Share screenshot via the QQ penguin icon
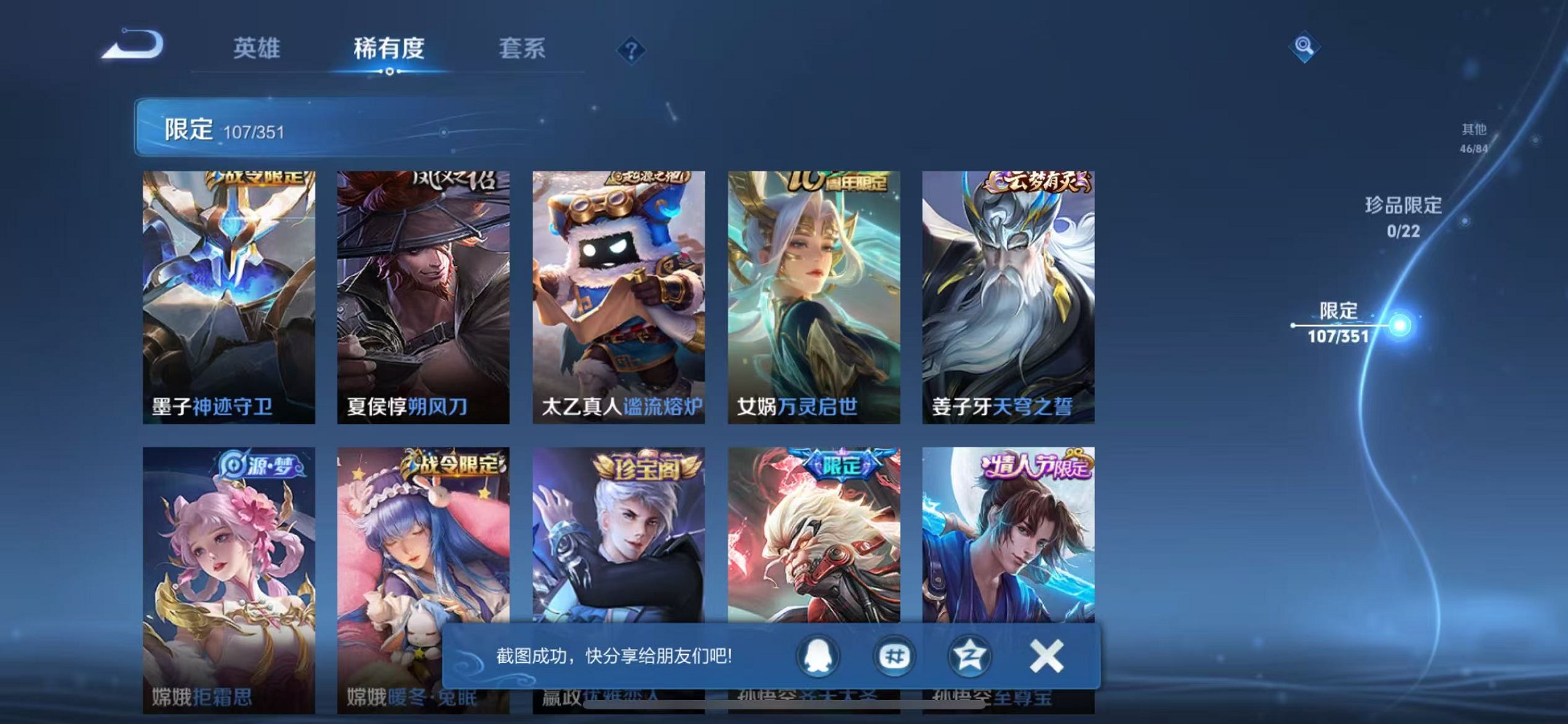 [x=819, y=656]
